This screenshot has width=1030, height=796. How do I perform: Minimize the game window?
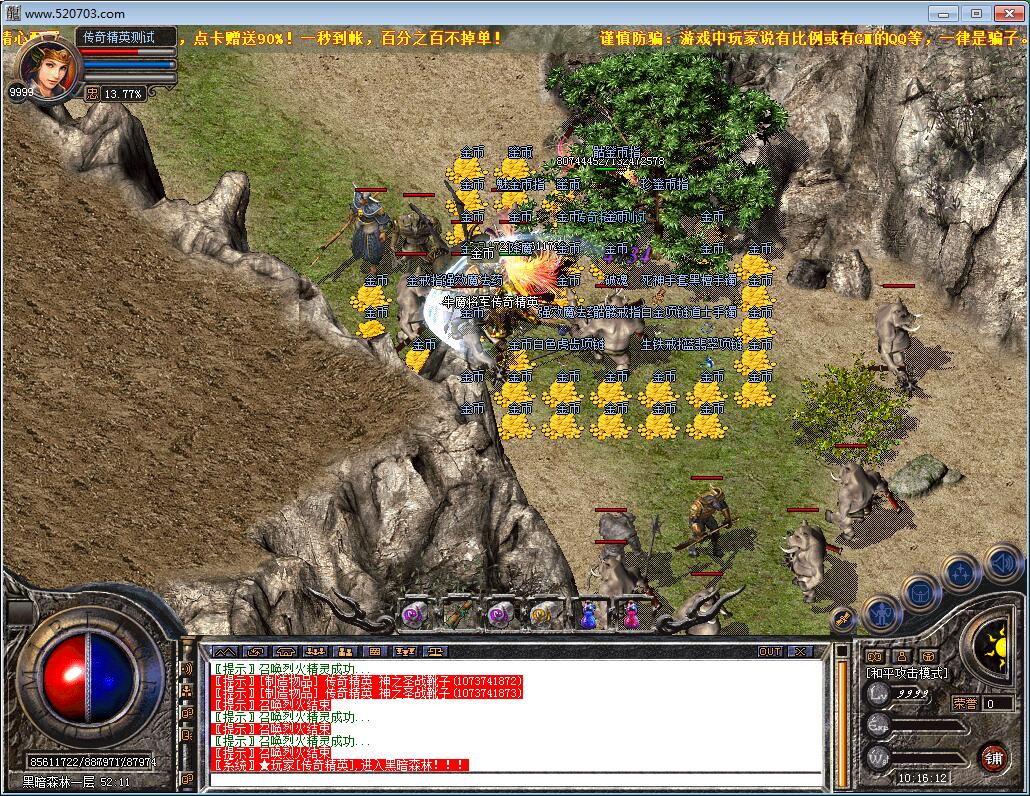941,13
